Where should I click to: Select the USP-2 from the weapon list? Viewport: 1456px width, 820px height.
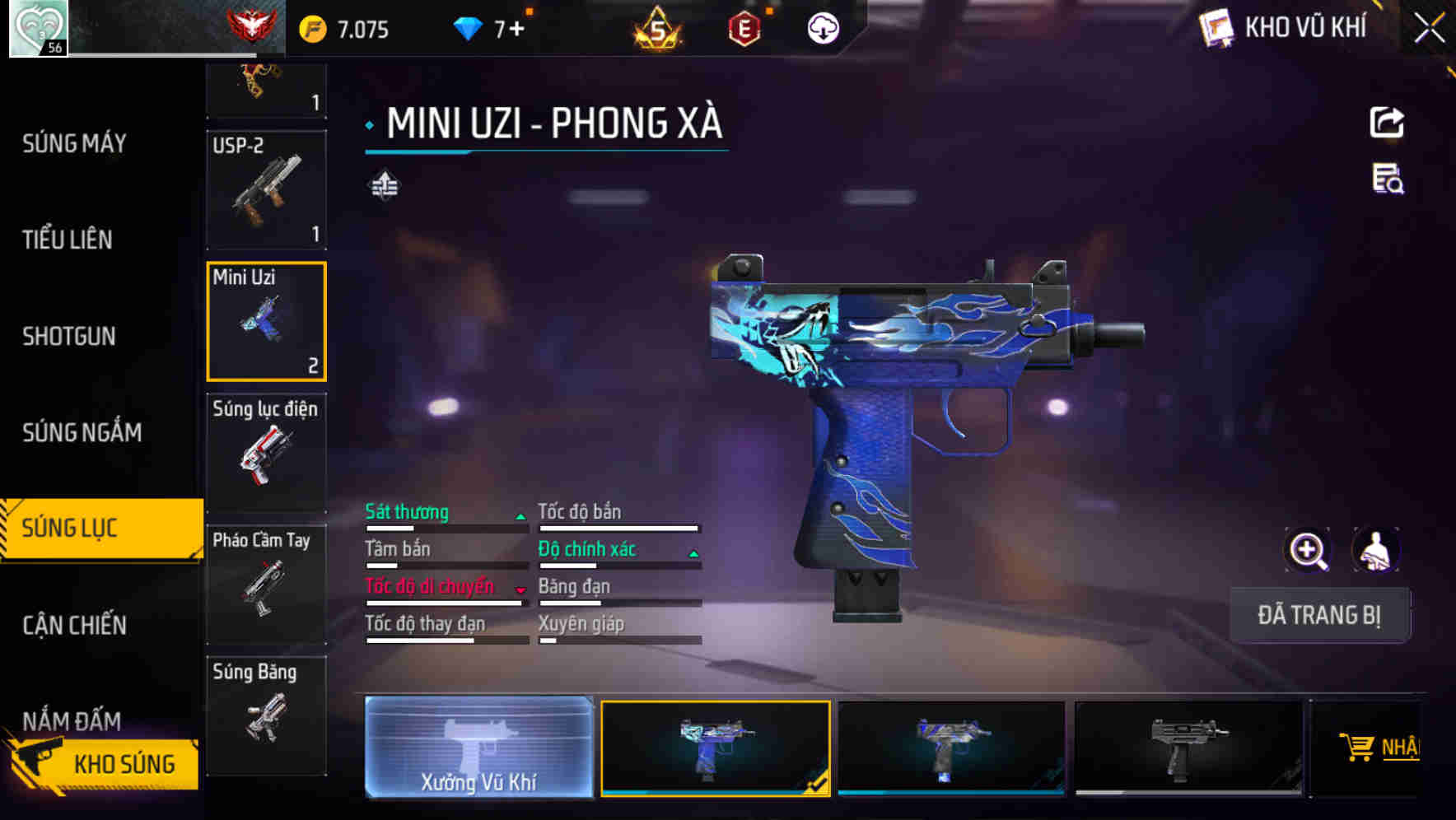(266, 189)
